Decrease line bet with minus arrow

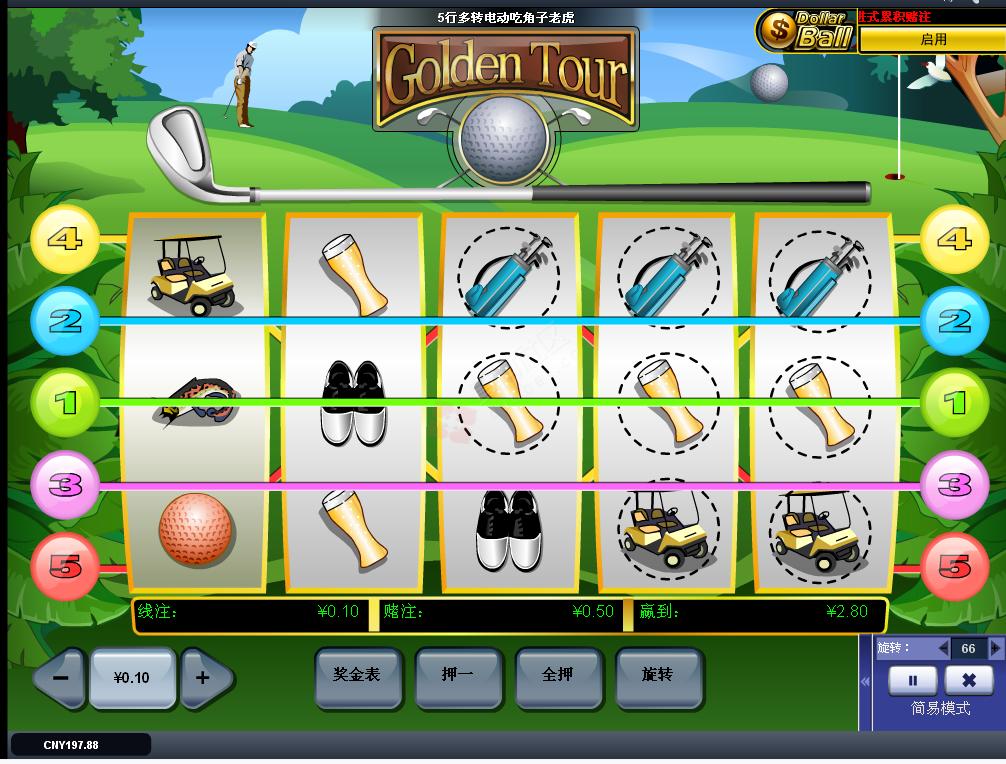(60, 678)
